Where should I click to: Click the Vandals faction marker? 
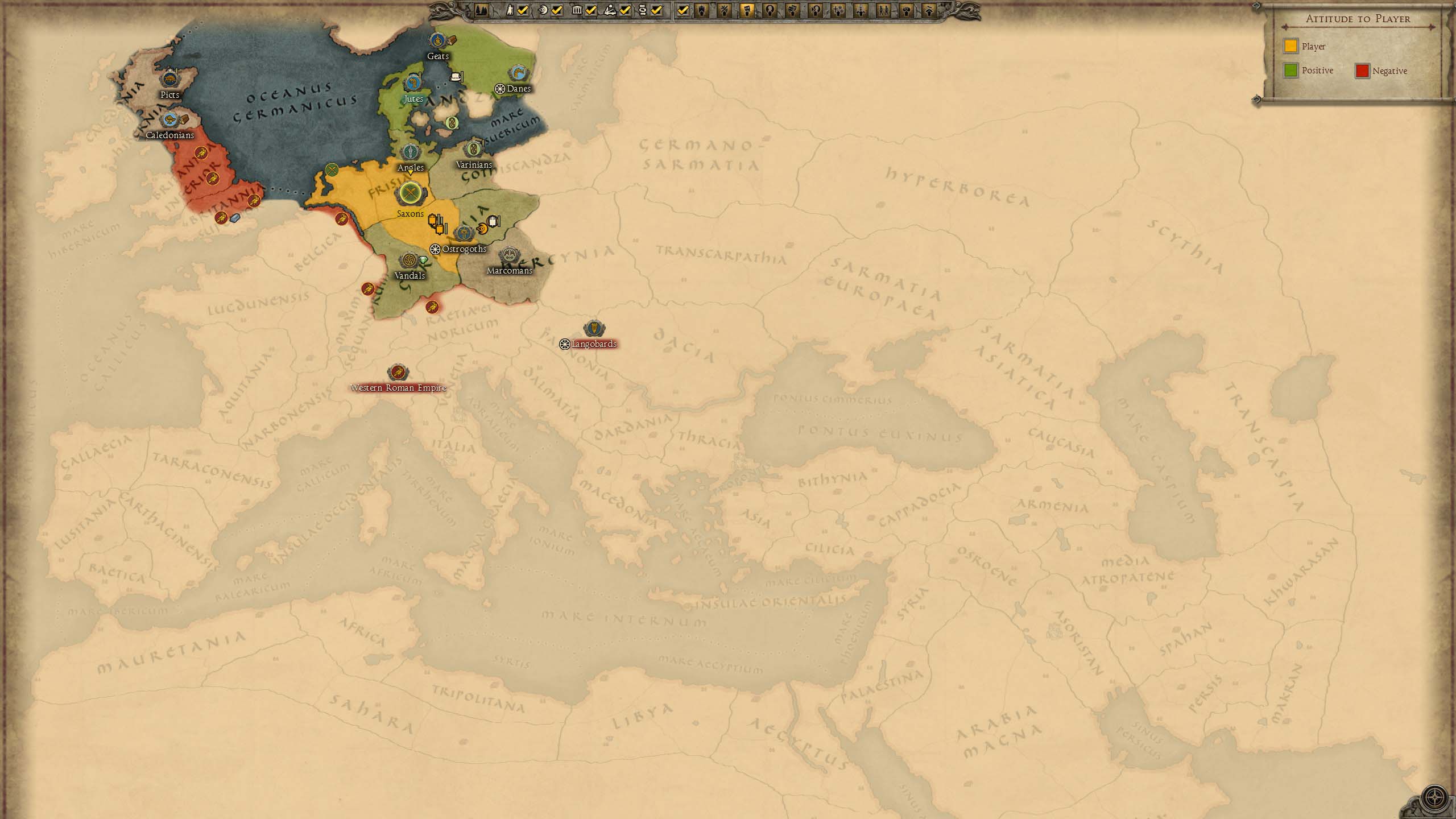click(x=408, y=260)
